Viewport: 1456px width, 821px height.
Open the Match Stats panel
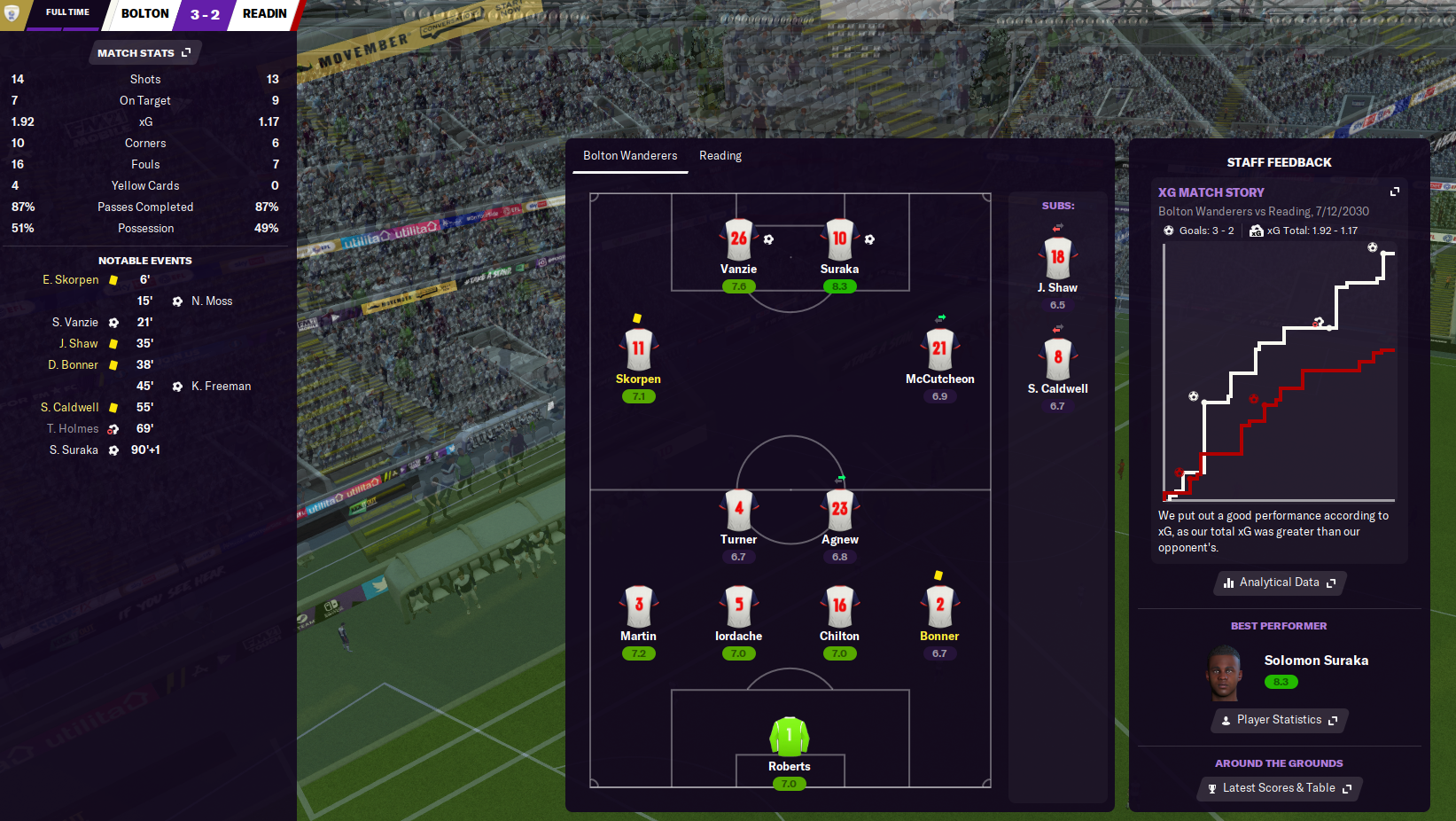coord(144,53)
